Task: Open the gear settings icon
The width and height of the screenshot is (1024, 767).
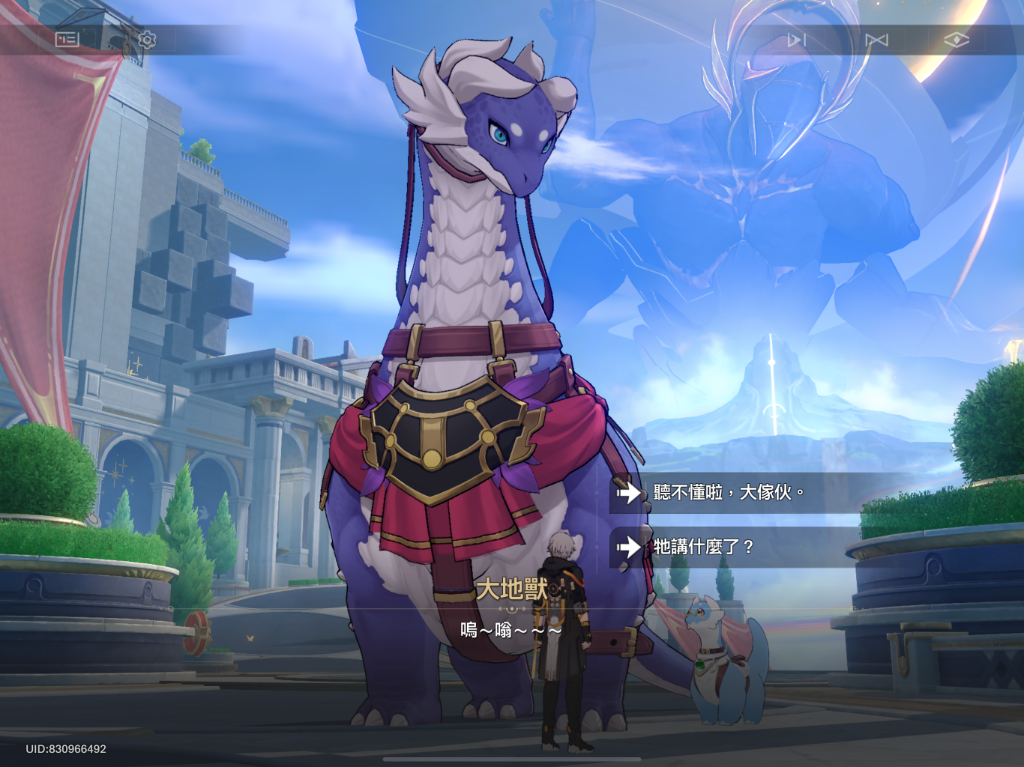Action: coord(147,40)
